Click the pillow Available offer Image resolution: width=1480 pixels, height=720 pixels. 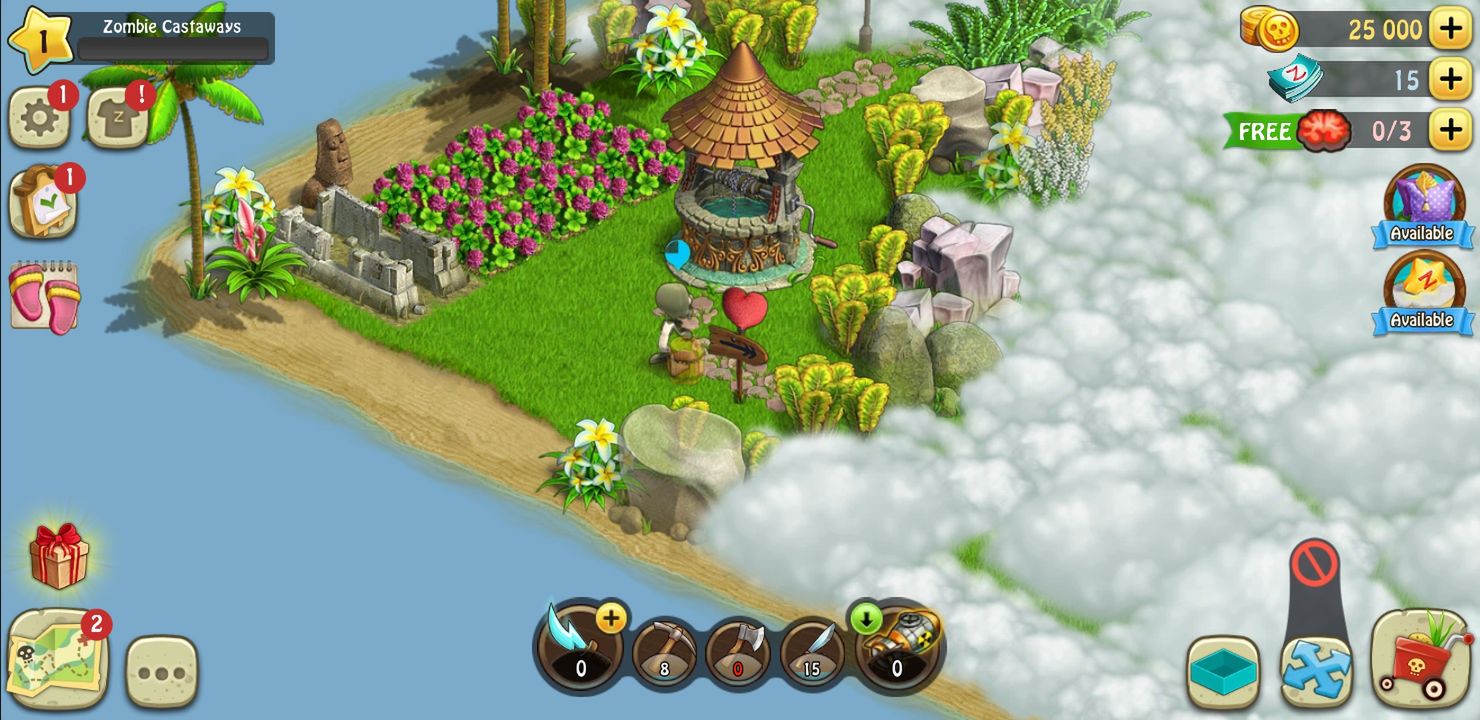(1421, 207)
